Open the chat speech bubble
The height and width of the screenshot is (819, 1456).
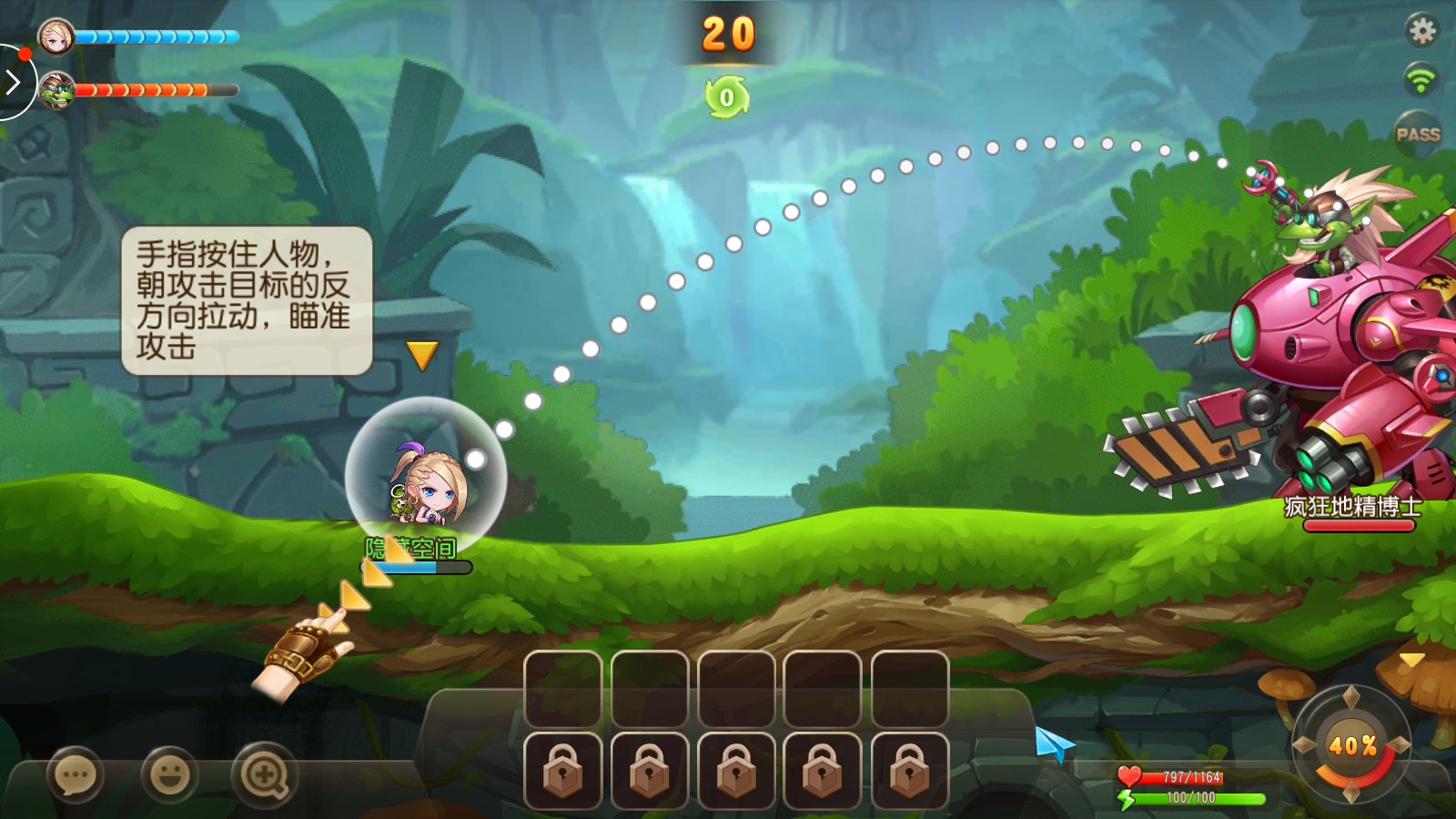(76, 776)
